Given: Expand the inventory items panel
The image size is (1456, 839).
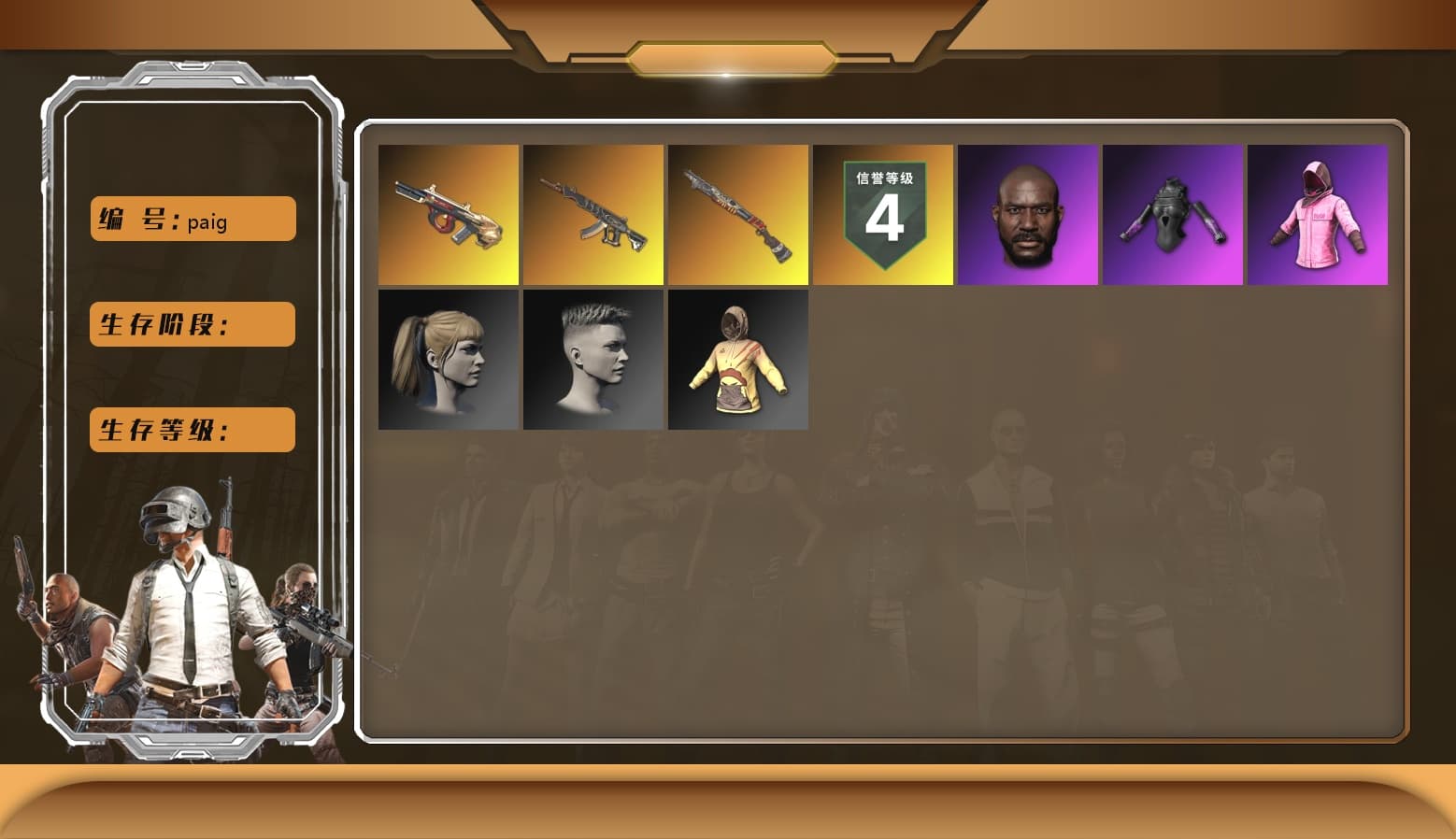Looking at the screenshot, I should 886,430.
